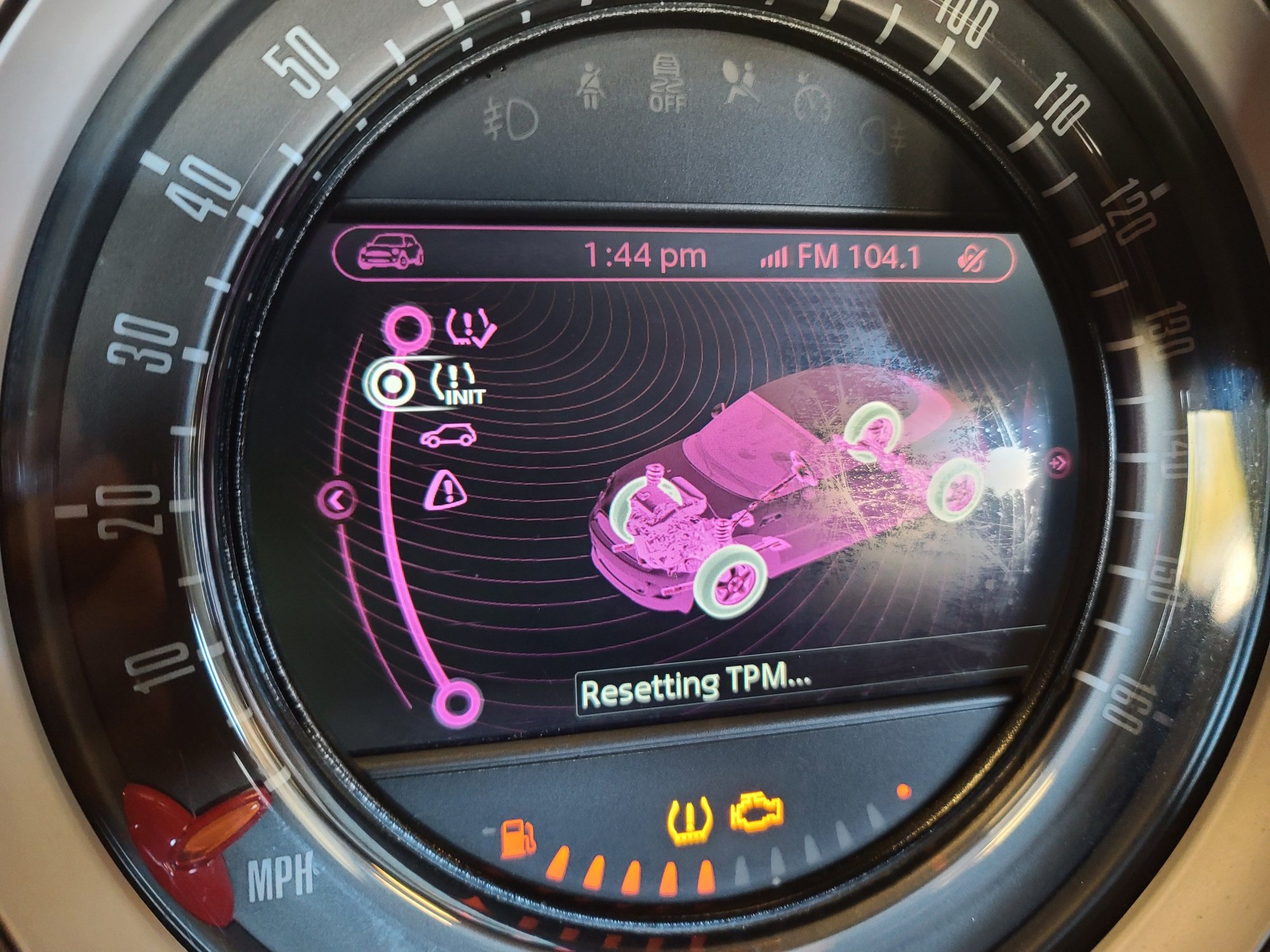Open the car silhouette menu entry
The image size is (1270, 952).
point(448,436)
